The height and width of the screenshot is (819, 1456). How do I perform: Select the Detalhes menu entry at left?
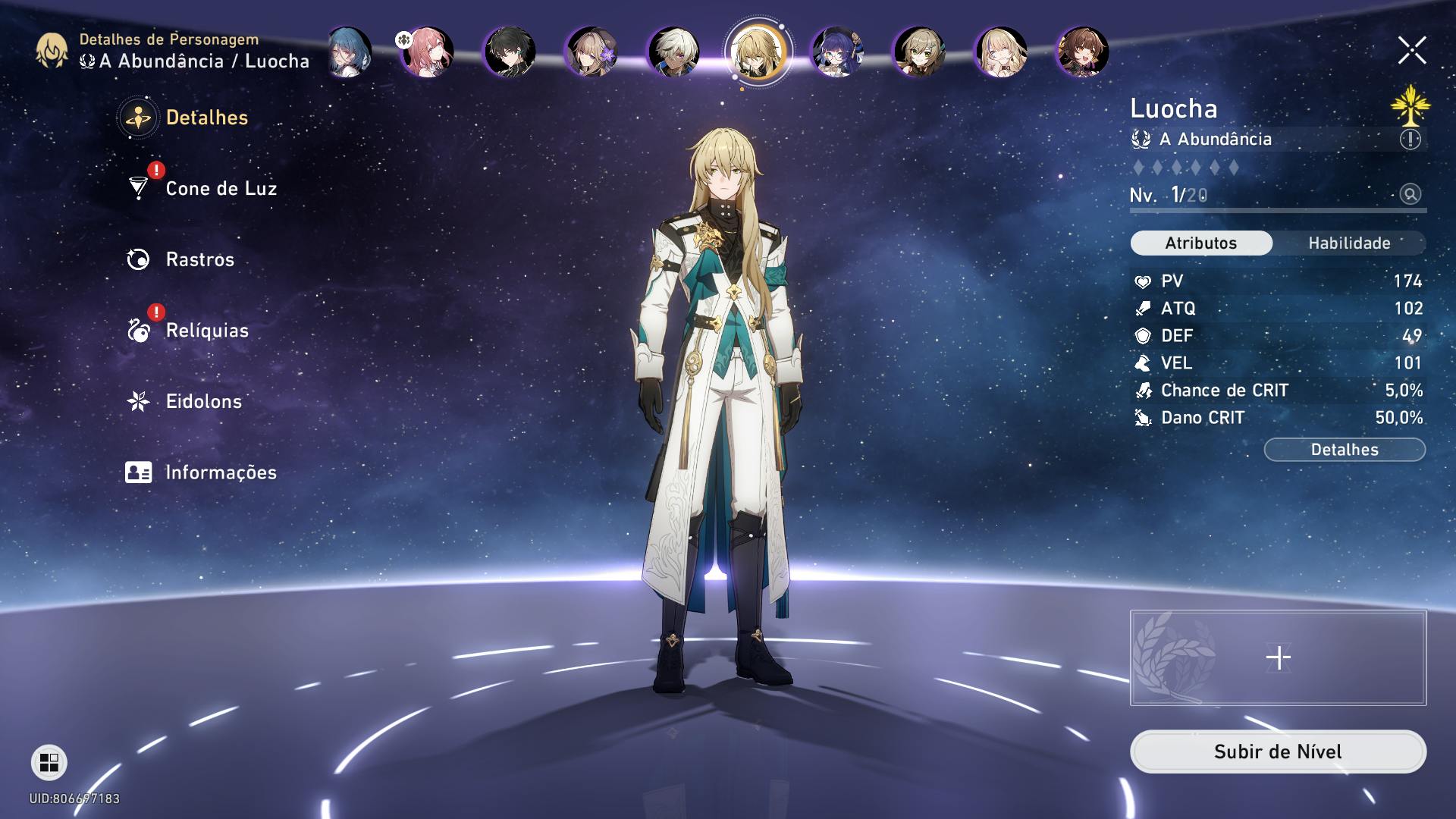(206, 118)
